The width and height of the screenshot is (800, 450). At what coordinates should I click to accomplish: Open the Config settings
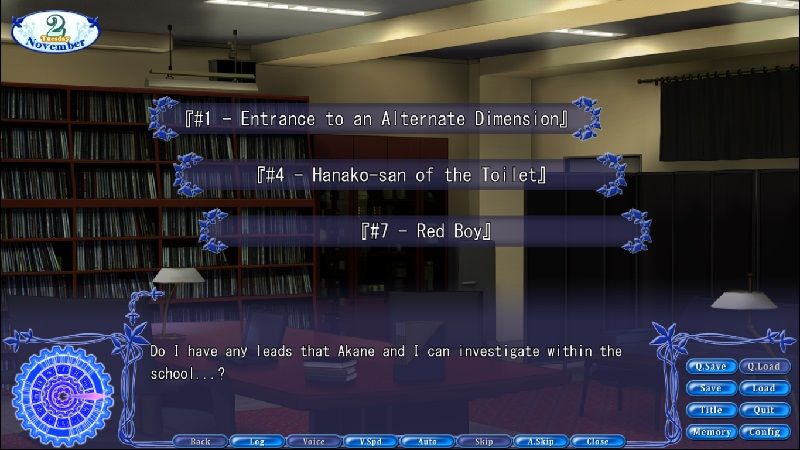click(x=764, y=432)
